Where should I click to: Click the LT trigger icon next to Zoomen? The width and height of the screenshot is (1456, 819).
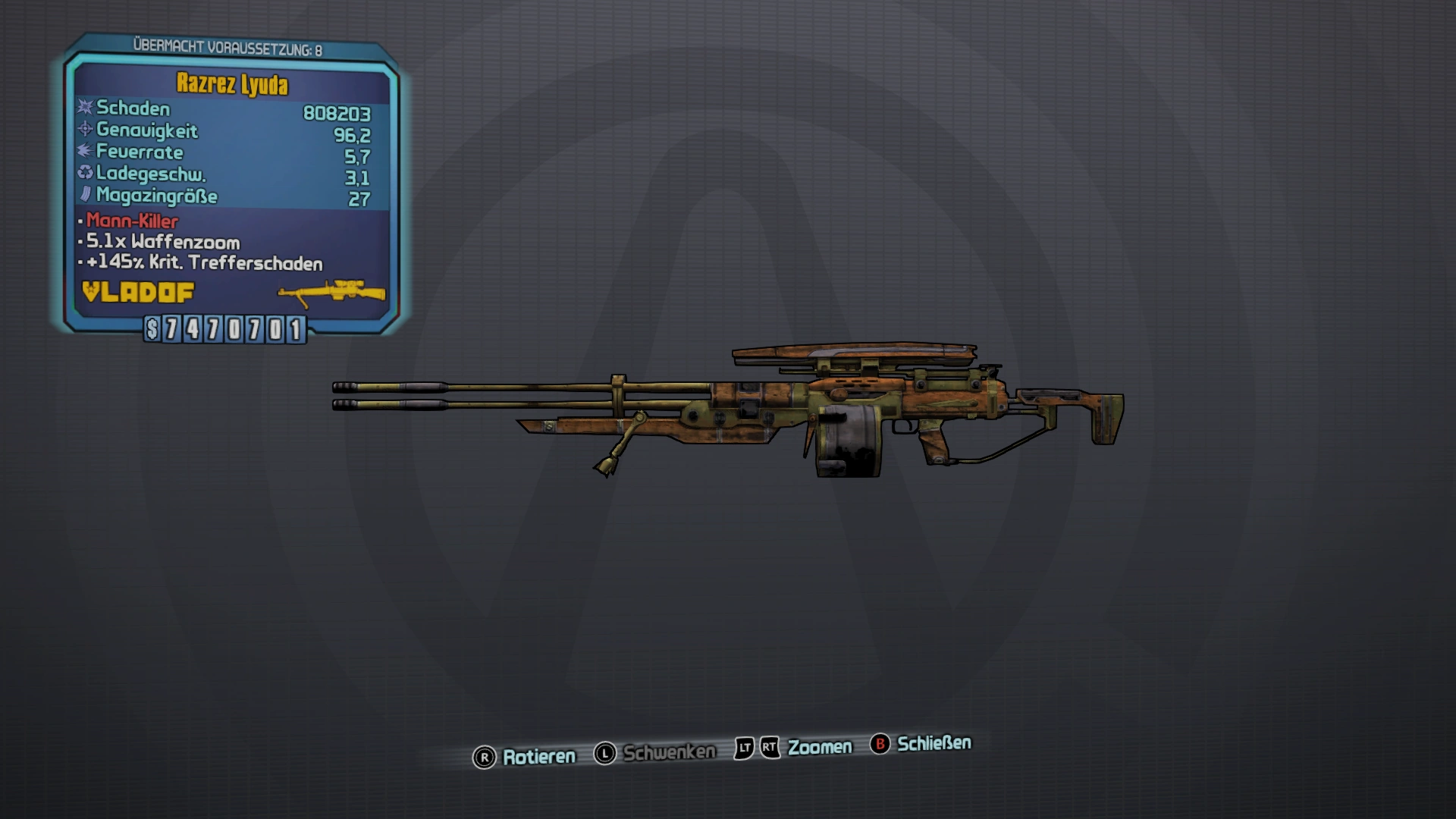(x=744, y=746)
